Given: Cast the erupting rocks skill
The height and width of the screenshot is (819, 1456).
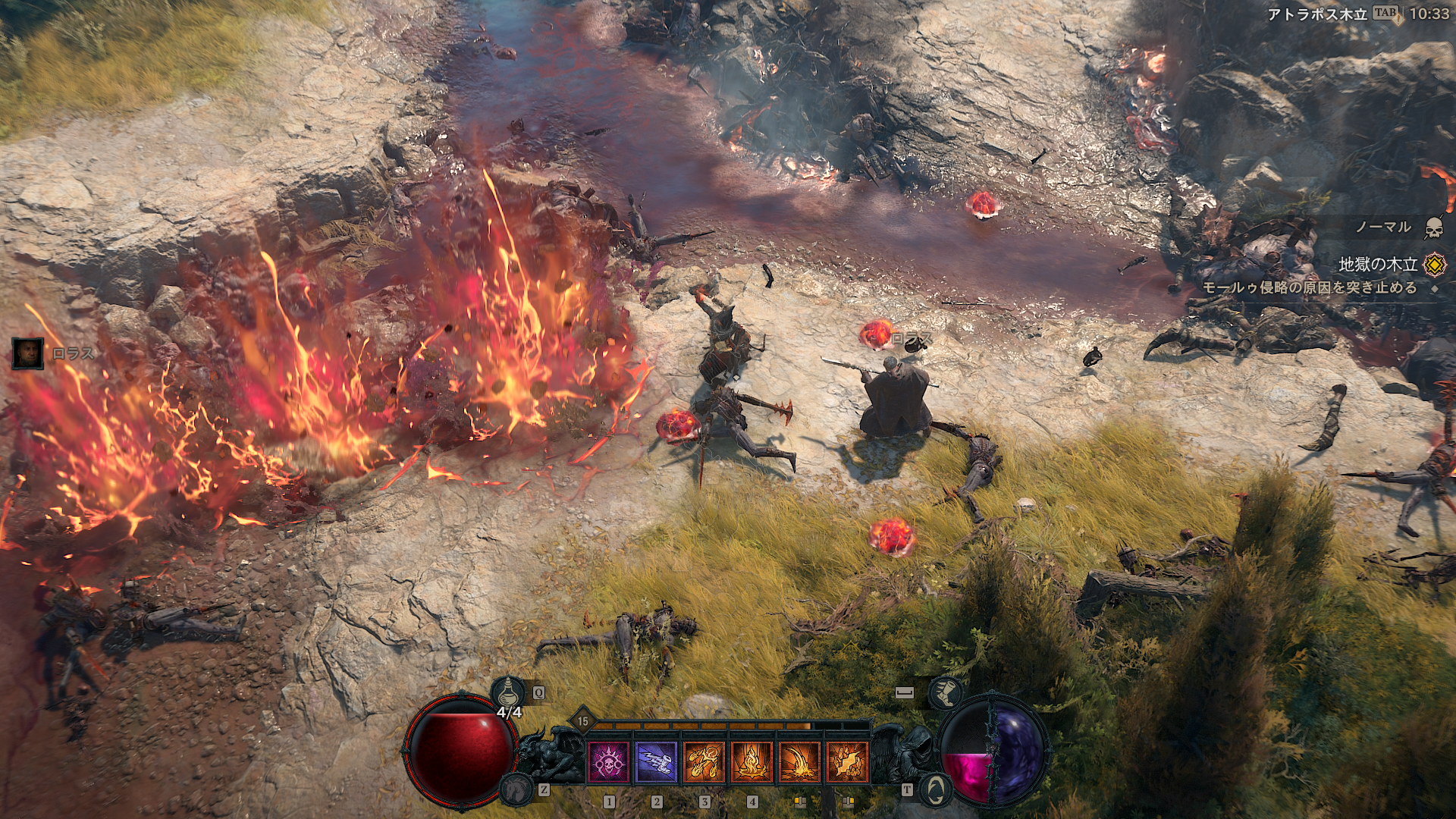Looking at the screenshot, I should [x=847, y=761].
